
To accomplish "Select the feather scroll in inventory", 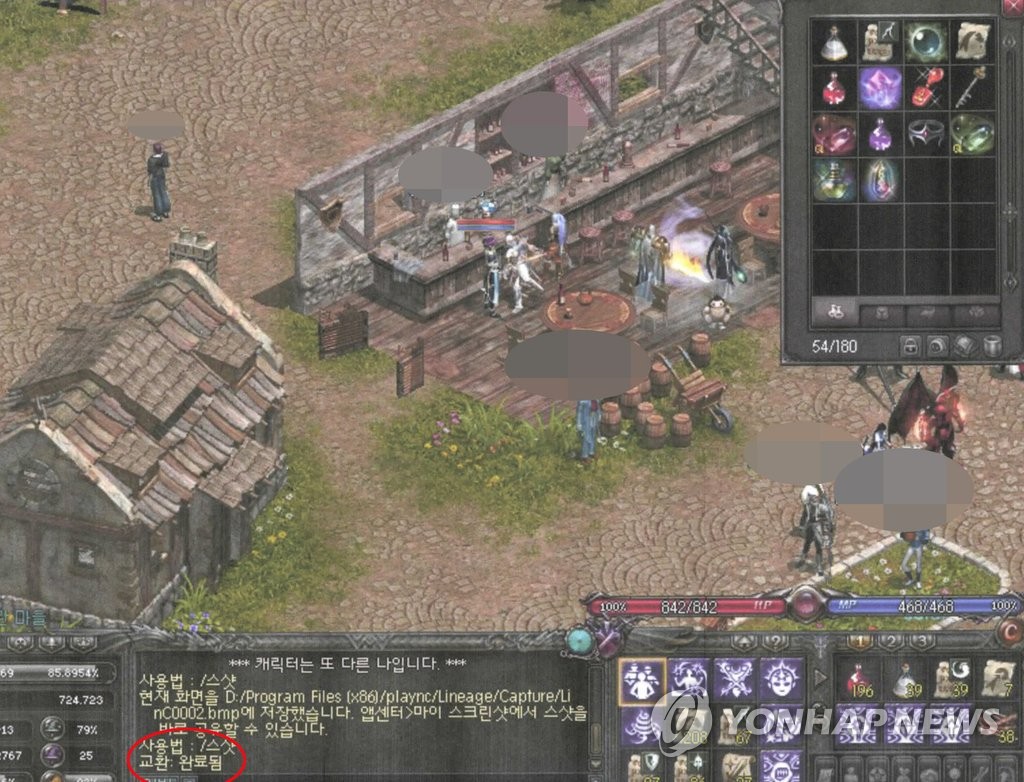I will 973,41.
